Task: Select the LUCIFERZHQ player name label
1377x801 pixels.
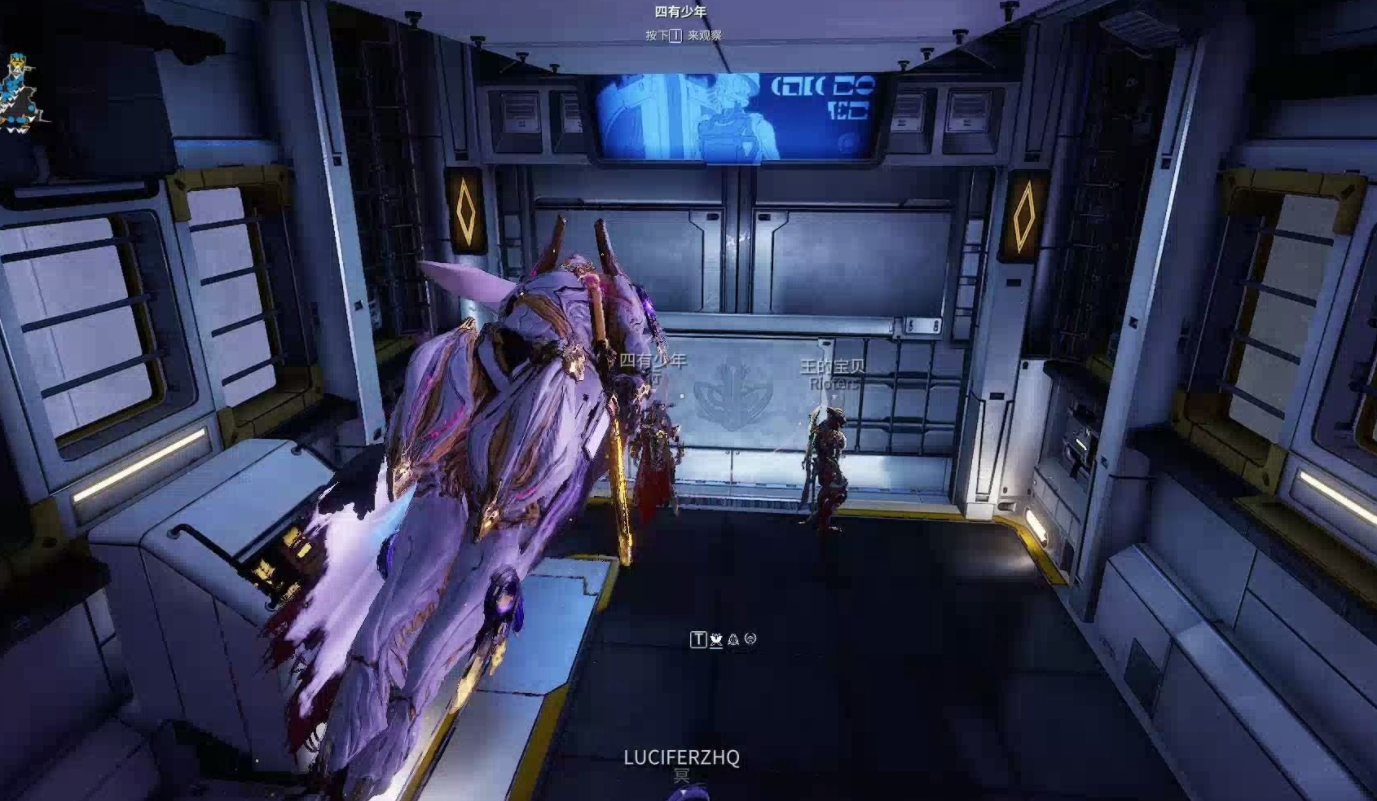Action: point(681,757)
